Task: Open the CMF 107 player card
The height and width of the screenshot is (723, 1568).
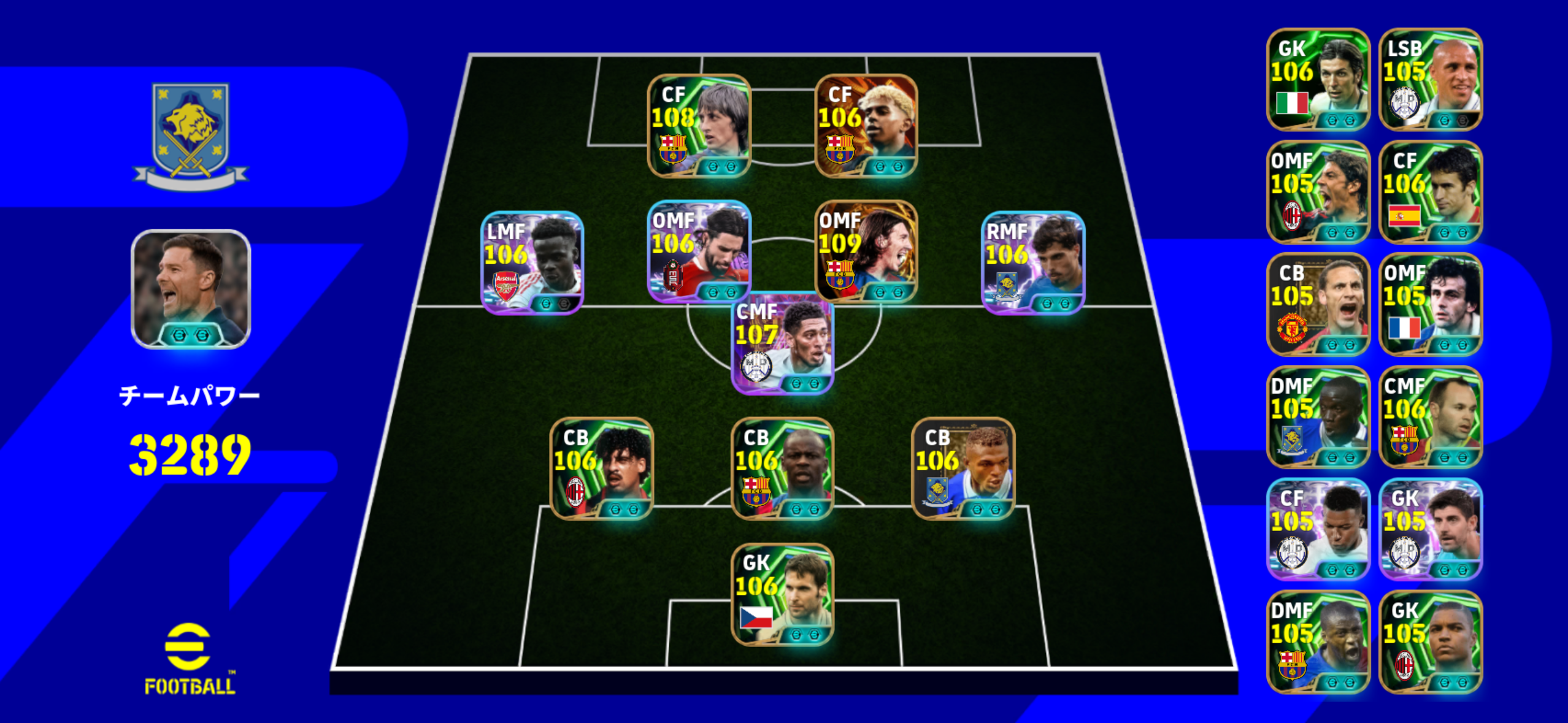Action: click(782, 343)
